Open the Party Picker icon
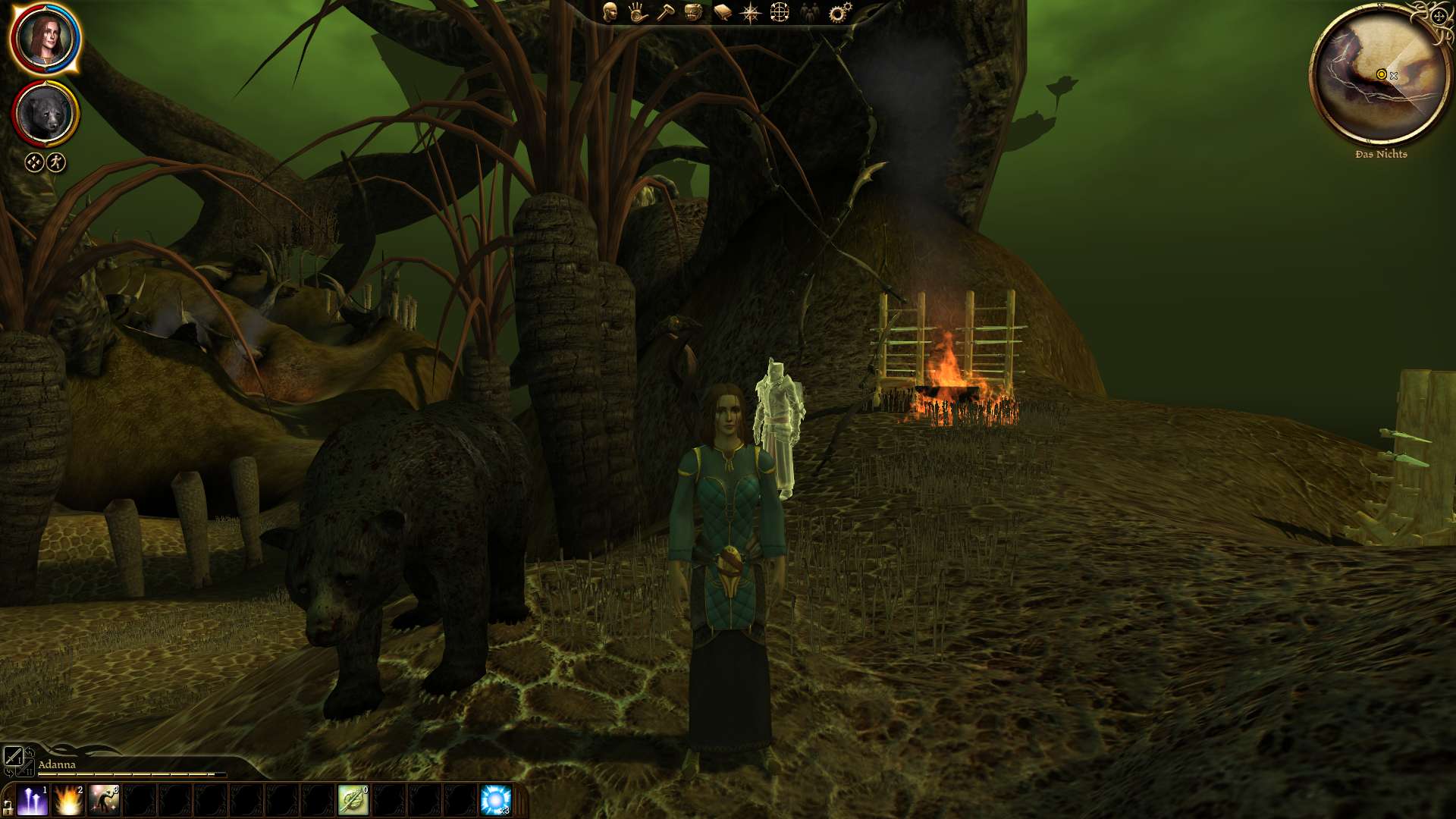This screenshot has width=1456, height=819. point(811,11)
